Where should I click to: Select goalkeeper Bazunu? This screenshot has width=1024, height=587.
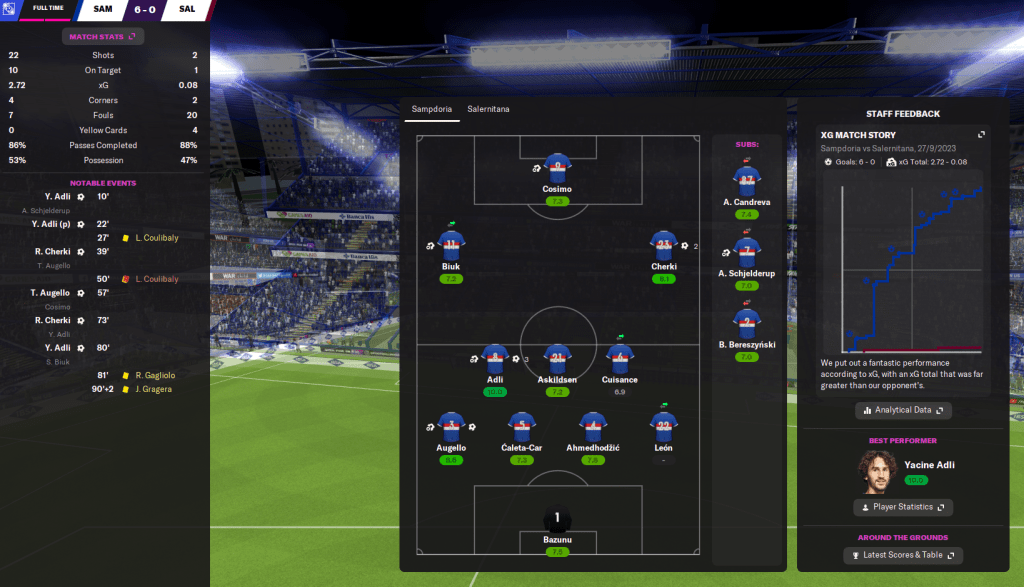(557, 520)
